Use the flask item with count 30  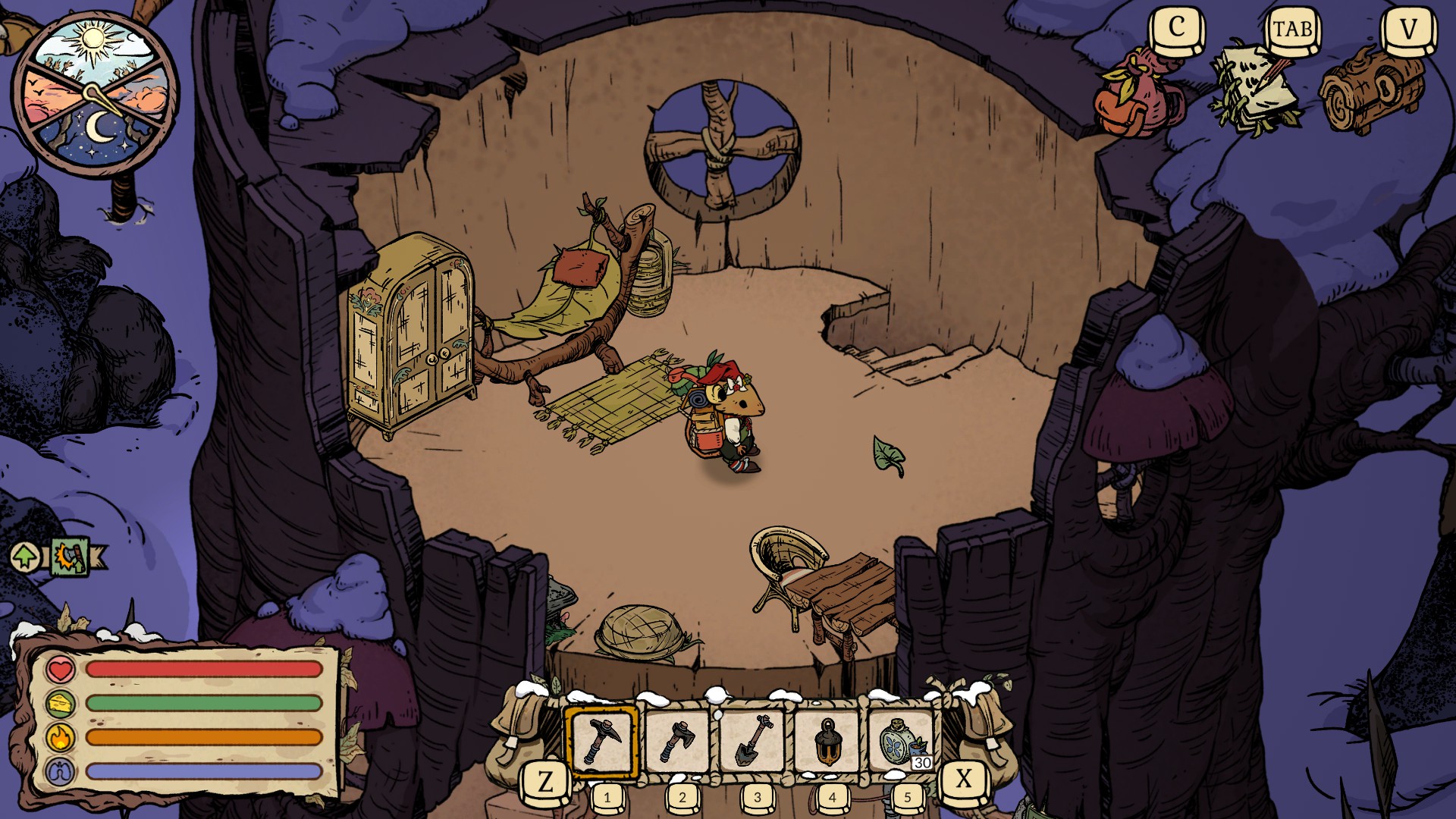point(902,742)
